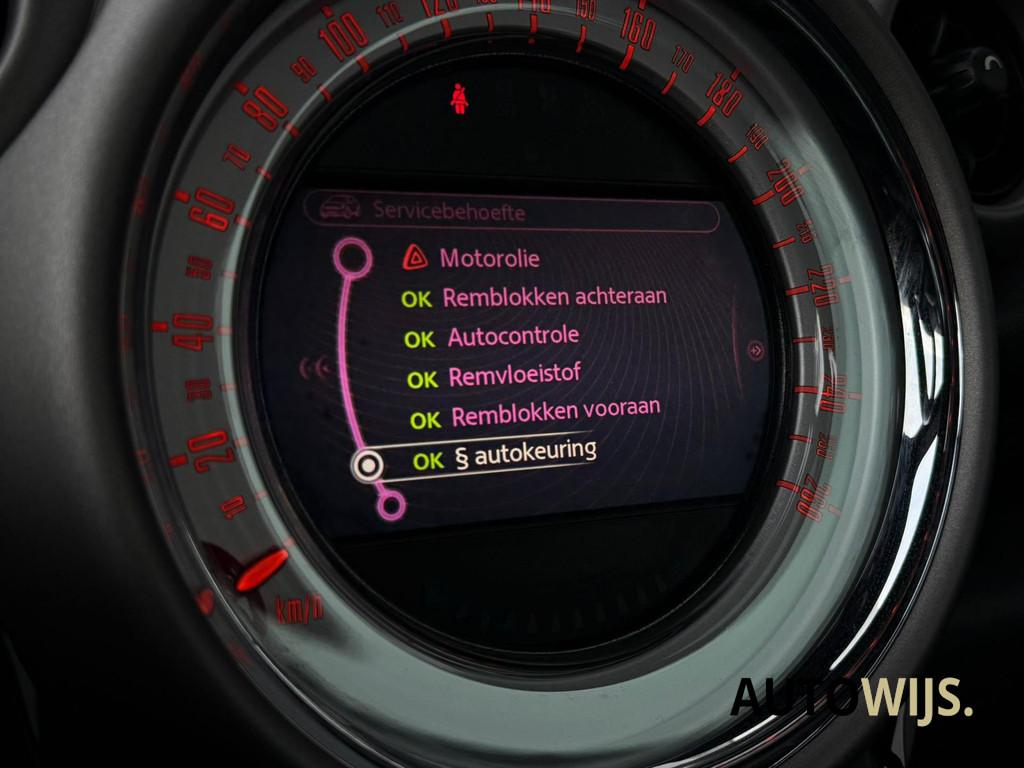Click the right arrow icon beside the list
Viewport: 1024px width, 768px height.
coord(756,351)
